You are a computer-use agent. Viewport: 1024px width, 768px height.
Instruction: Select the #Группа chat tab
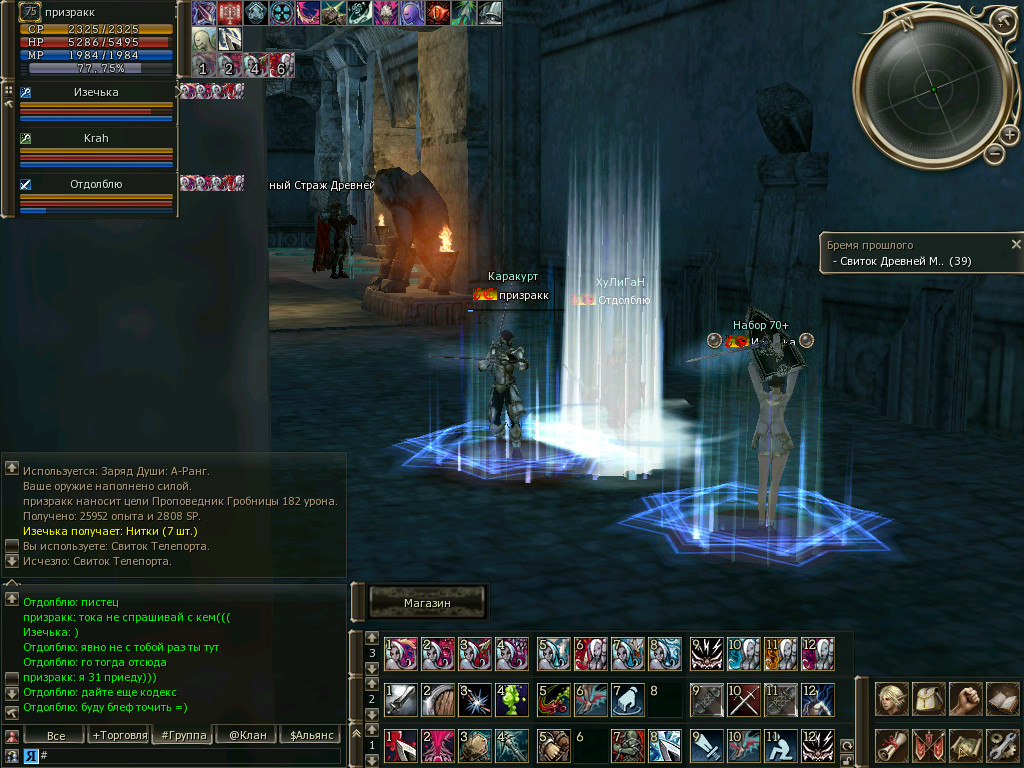click(182, 736)
